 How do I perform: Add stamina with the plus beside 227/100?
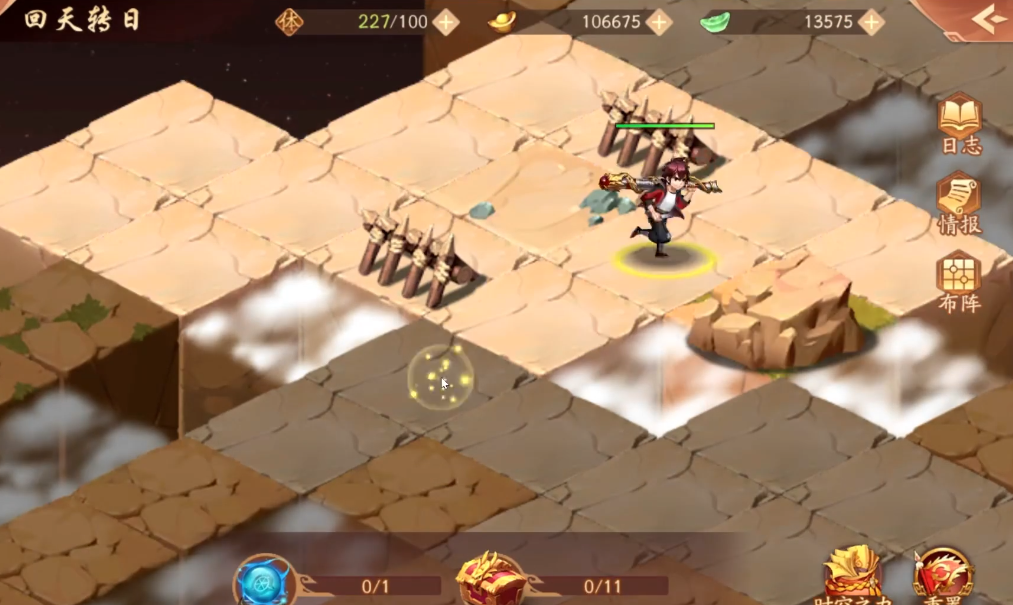tap(445, 22)
